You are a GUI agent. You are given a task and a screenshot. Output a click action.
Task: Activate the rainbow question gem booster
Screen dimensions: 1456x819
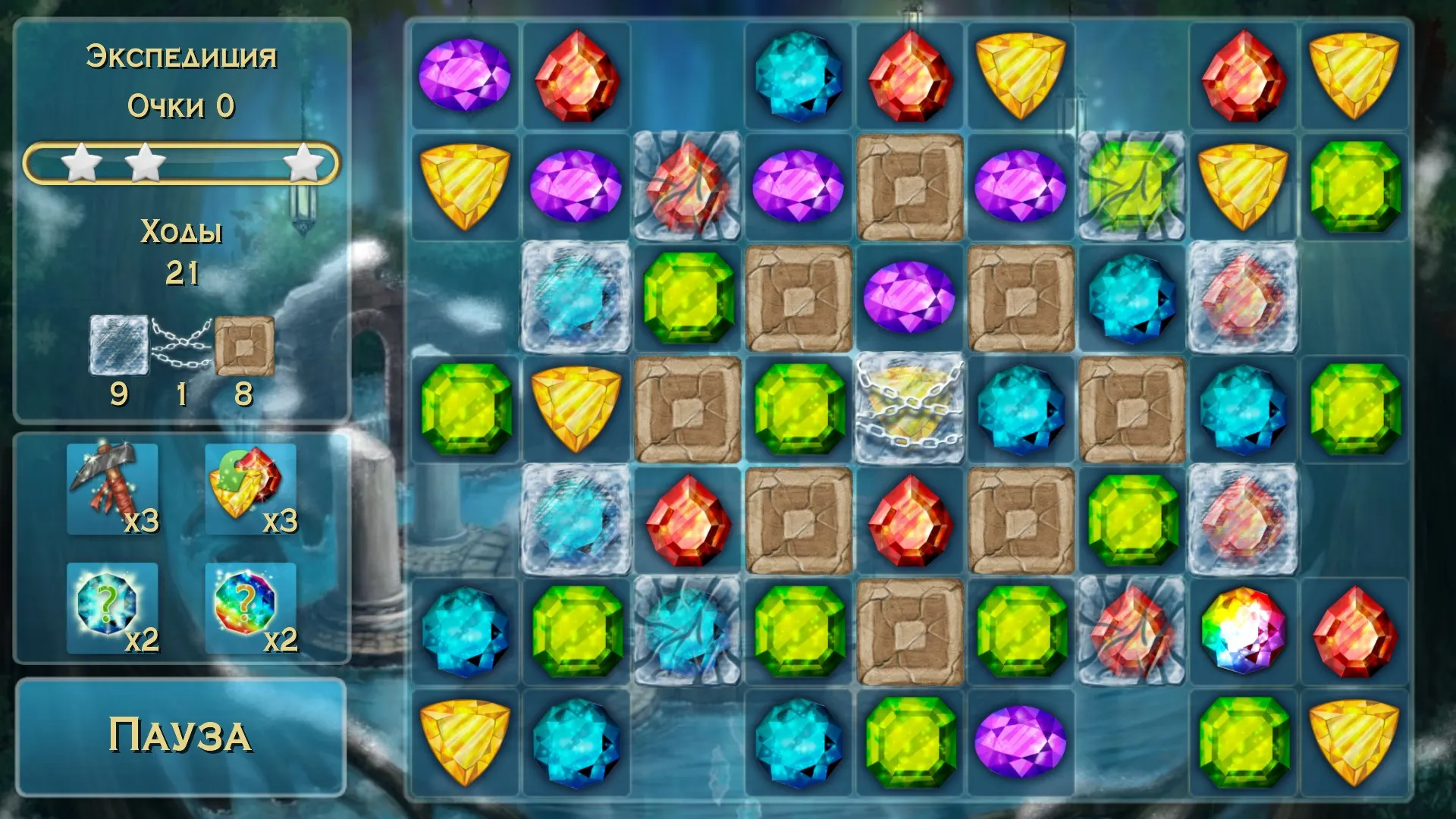point(249,607)
